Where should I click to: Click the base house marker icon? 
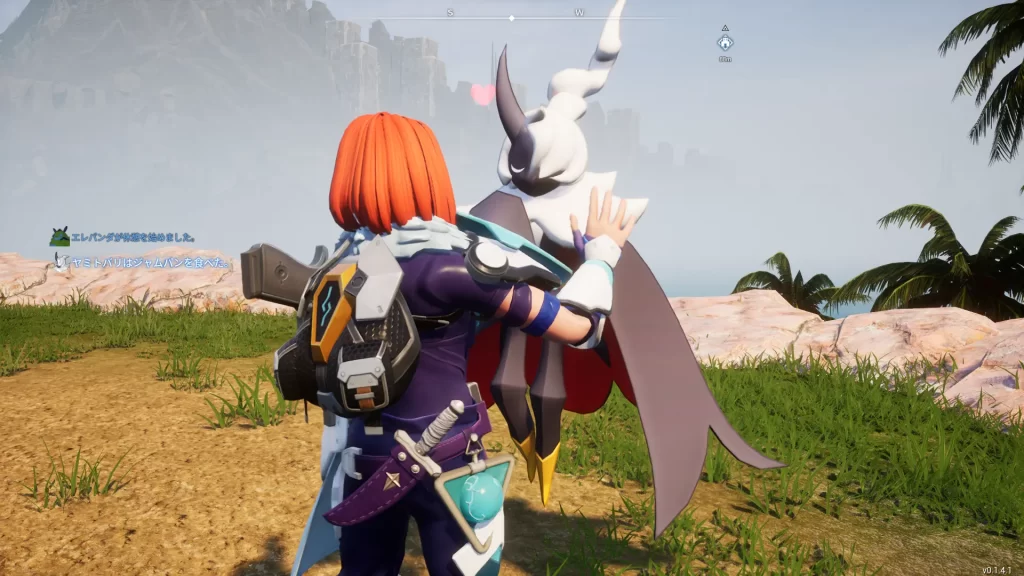(x=725, y=43)
